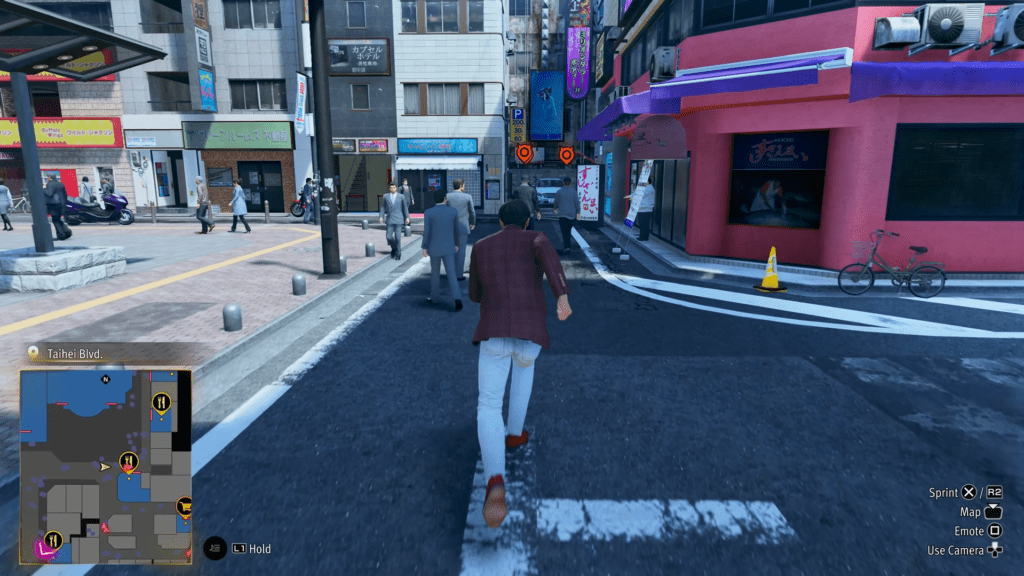This screenshot has width=1024, height=576.
Task: Select the shopping cart marker on the minimap
Action: [184, 506]
